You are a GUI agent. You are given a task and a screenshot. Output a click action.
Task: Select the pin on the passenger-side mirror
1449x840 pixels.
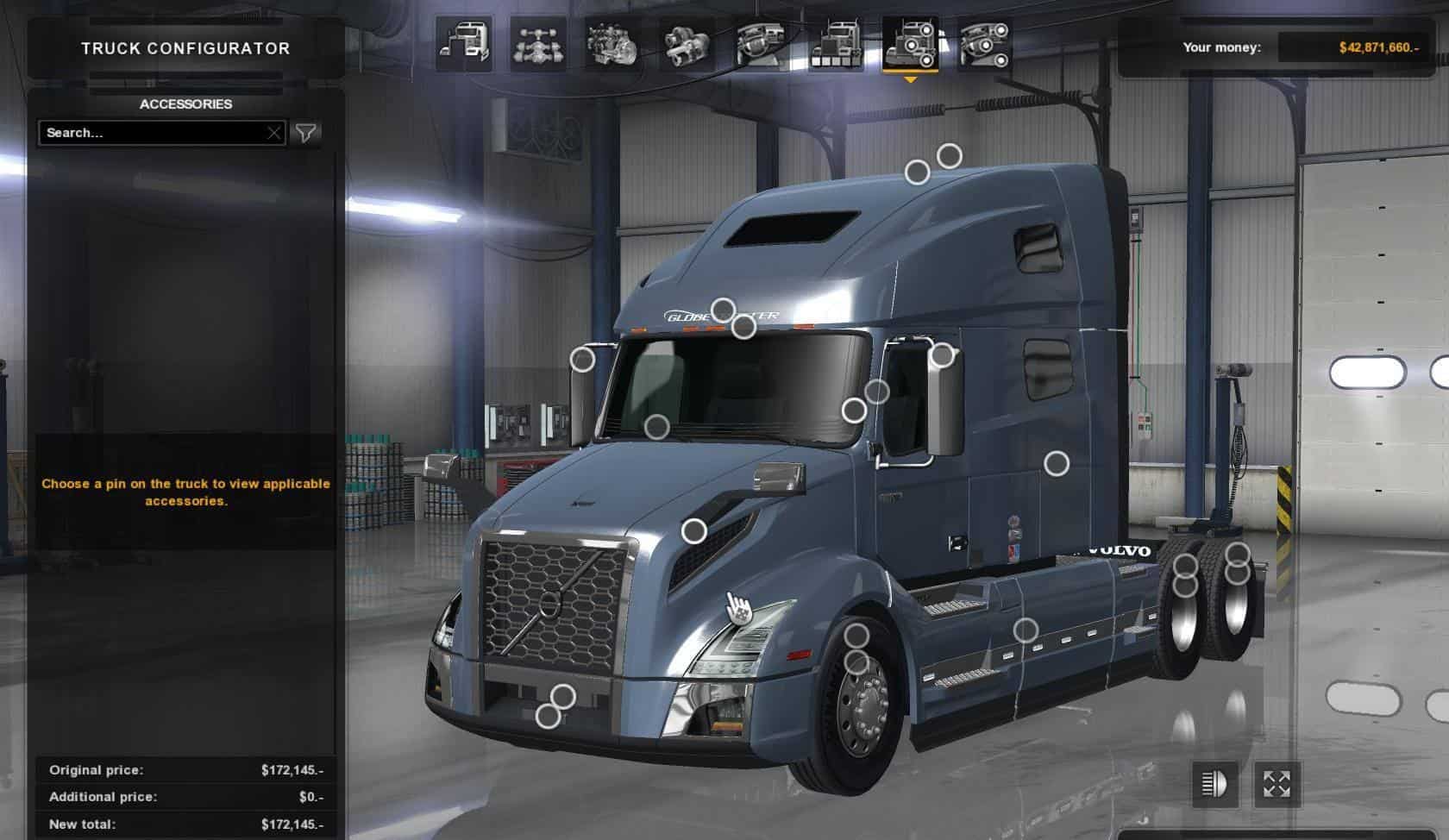pos(583,360)
